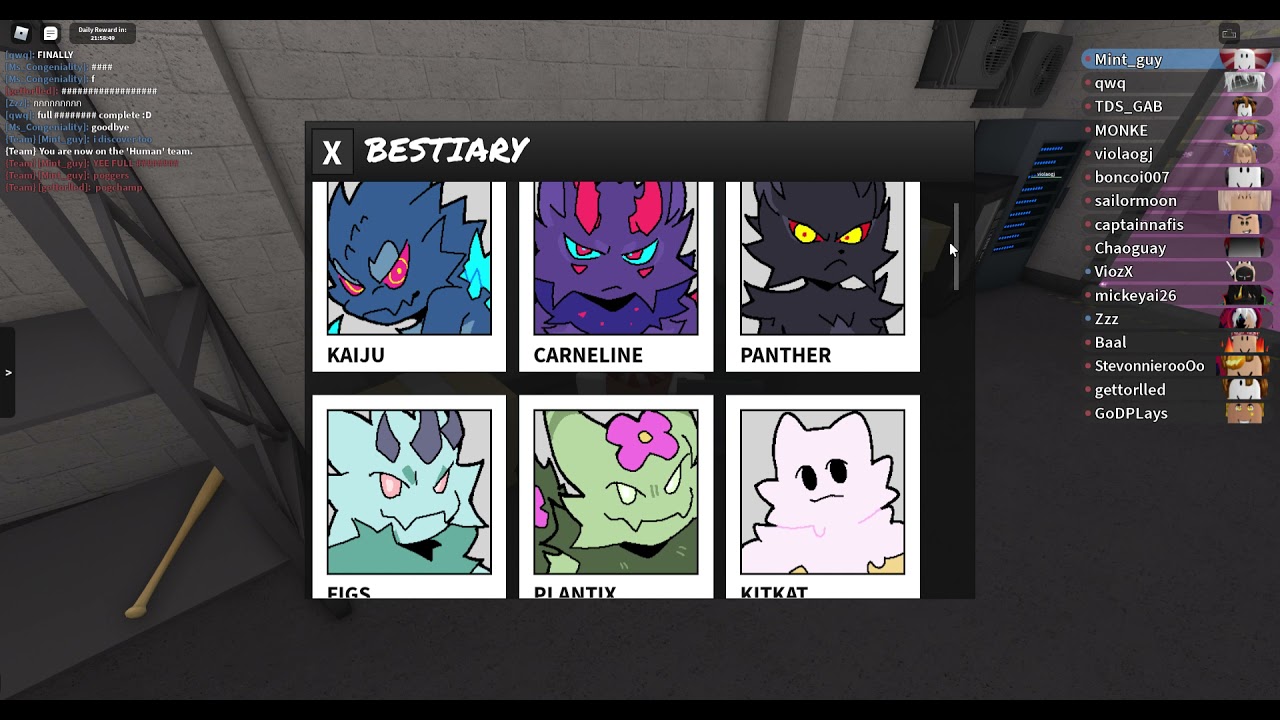The height and width of the screenshot is (720, 1280).
Task: Click player qwq in the leaderboard
Action: (x=1110, y=84)
